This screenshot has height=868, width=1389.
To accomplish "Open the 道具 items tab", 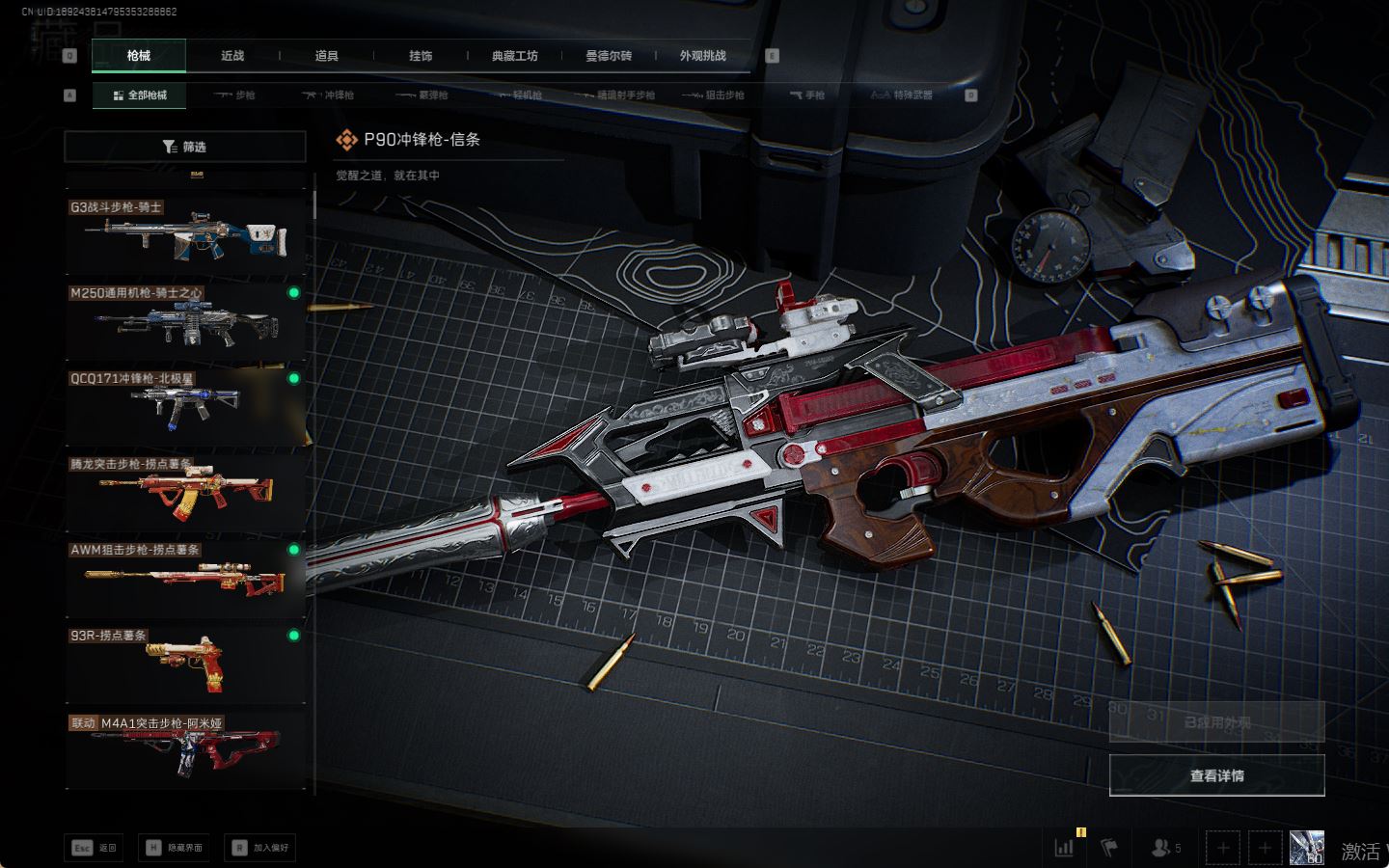I will 327,56.
